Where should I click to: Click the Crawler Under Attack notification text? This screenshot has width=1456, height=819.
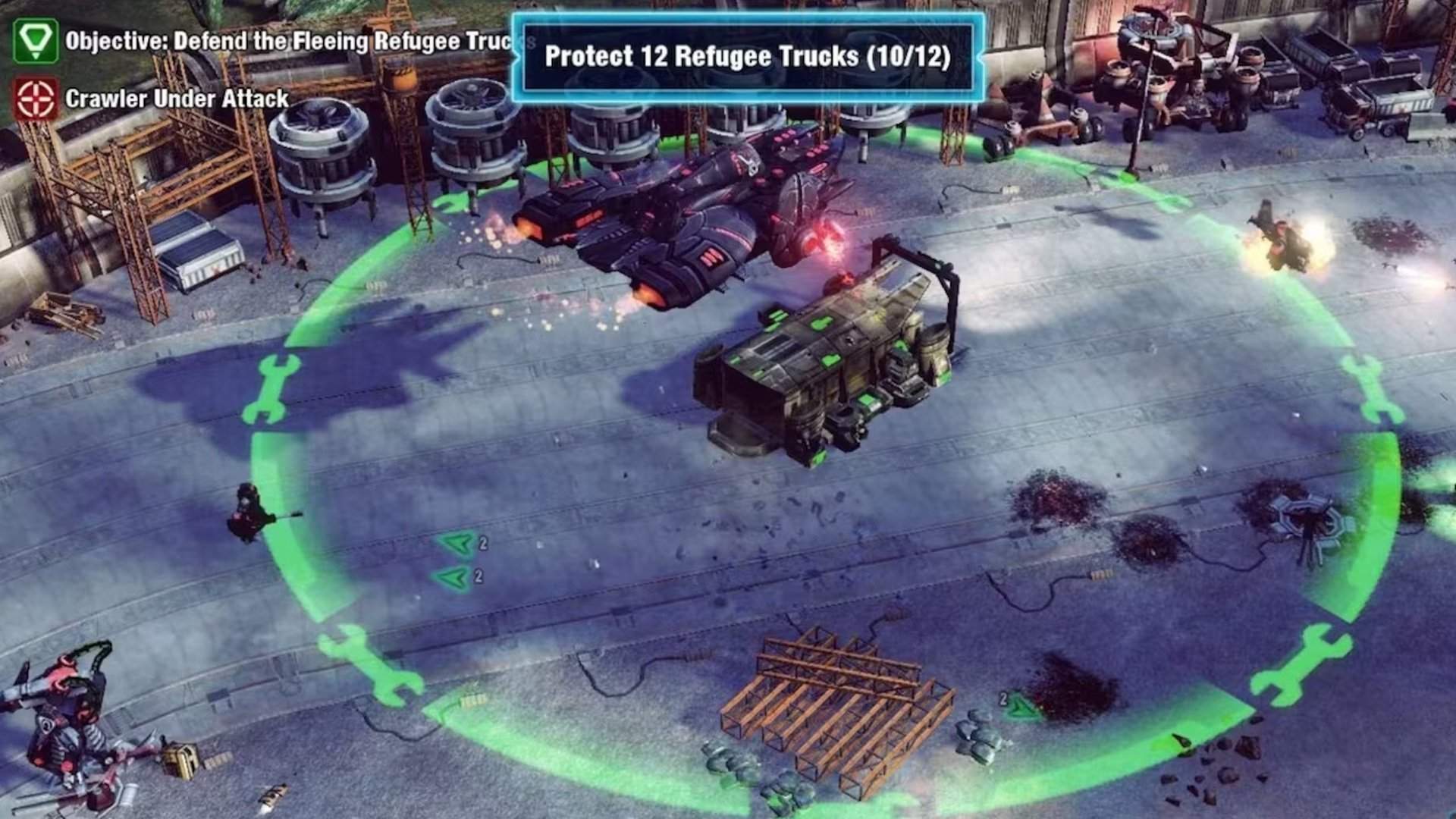177,99
